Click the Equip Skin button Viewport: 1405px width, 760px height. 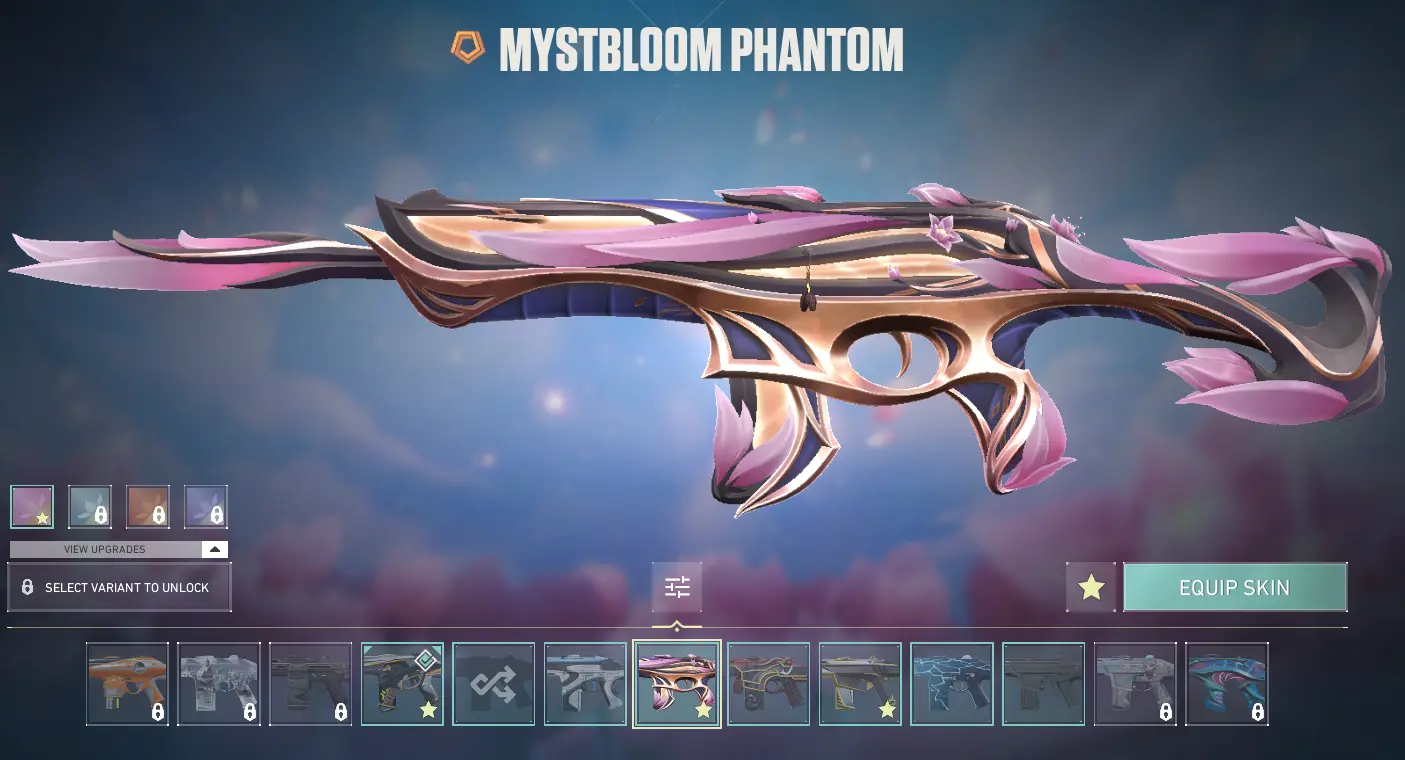pos(1235,587)
